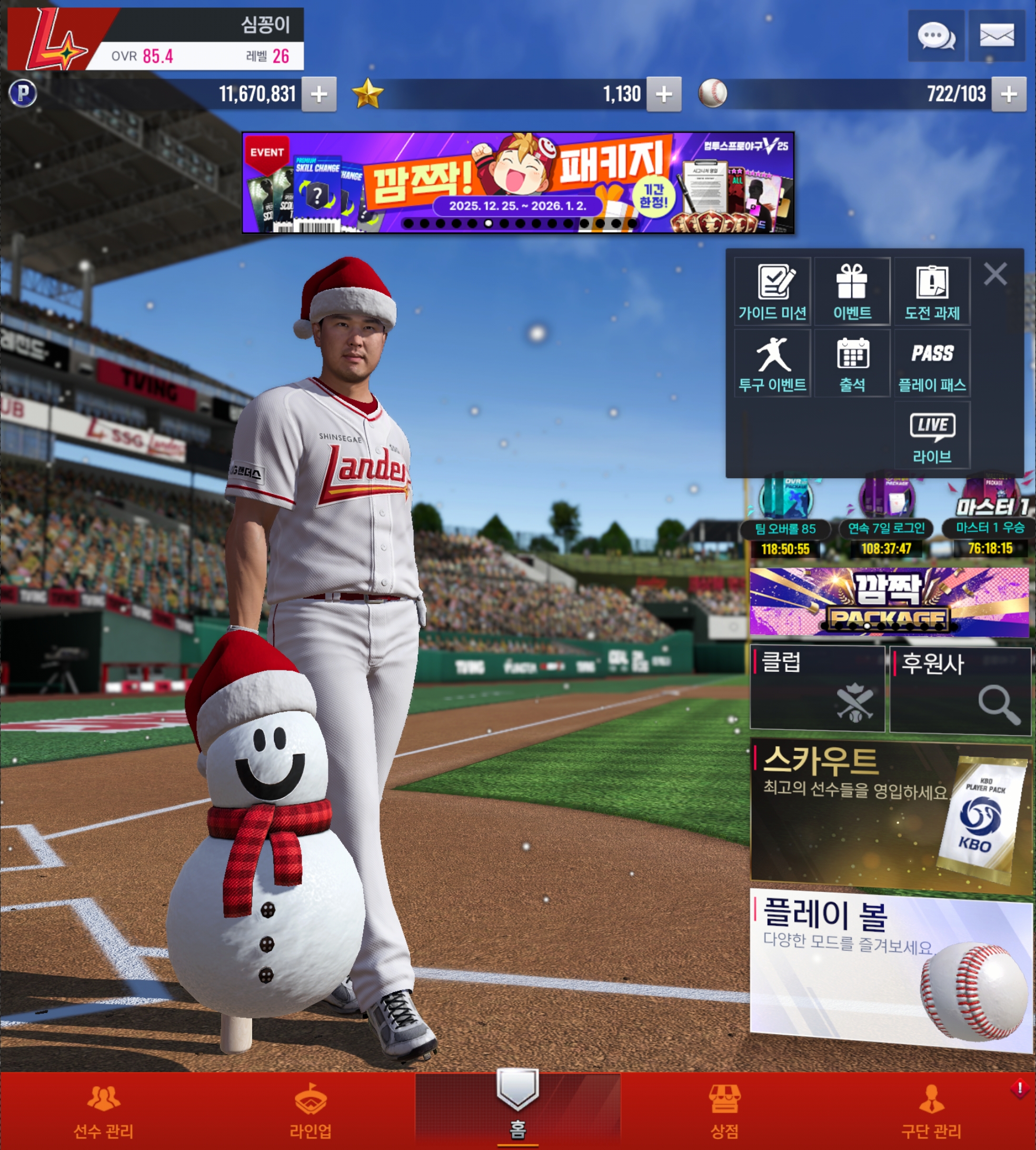Open the 출석 attendance calendar
The height and width of the screenshot is (1150, 1036).
pos(852,363)
